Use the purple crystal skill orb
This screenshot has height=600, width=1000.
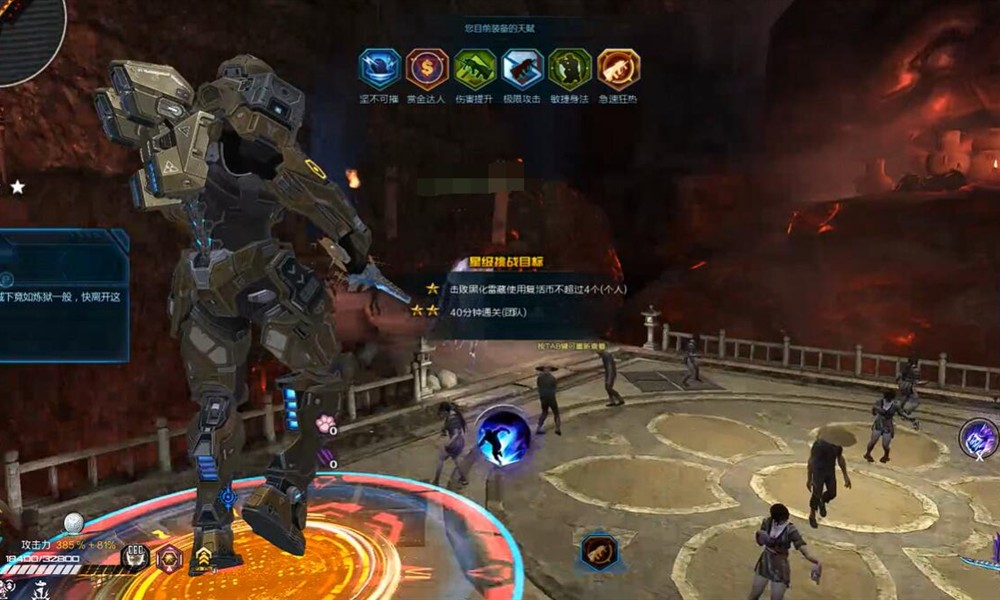click(979, 438)
